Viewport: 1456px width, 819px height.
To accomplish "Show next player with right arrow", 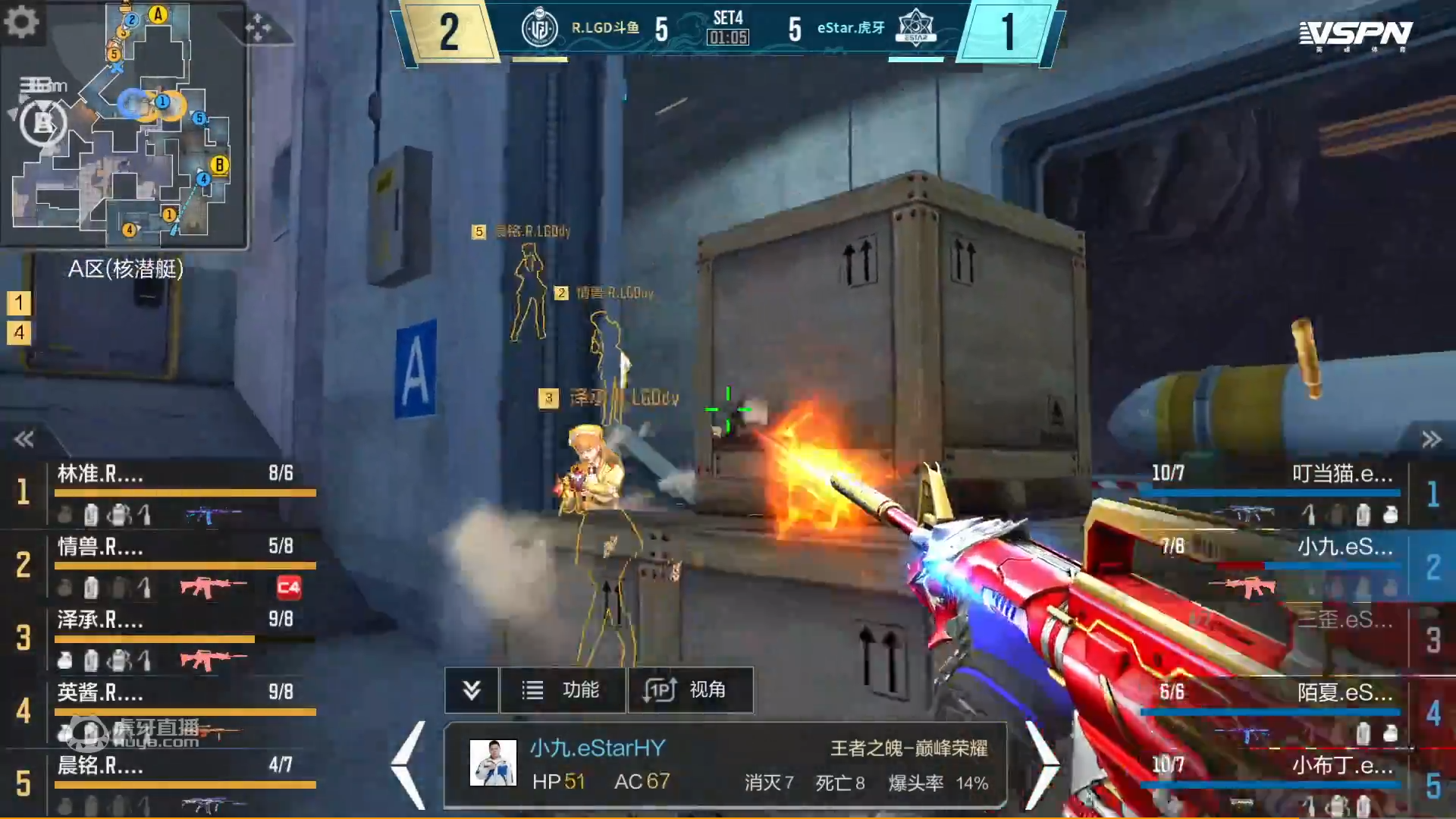I will click(x=1042, y=766).
